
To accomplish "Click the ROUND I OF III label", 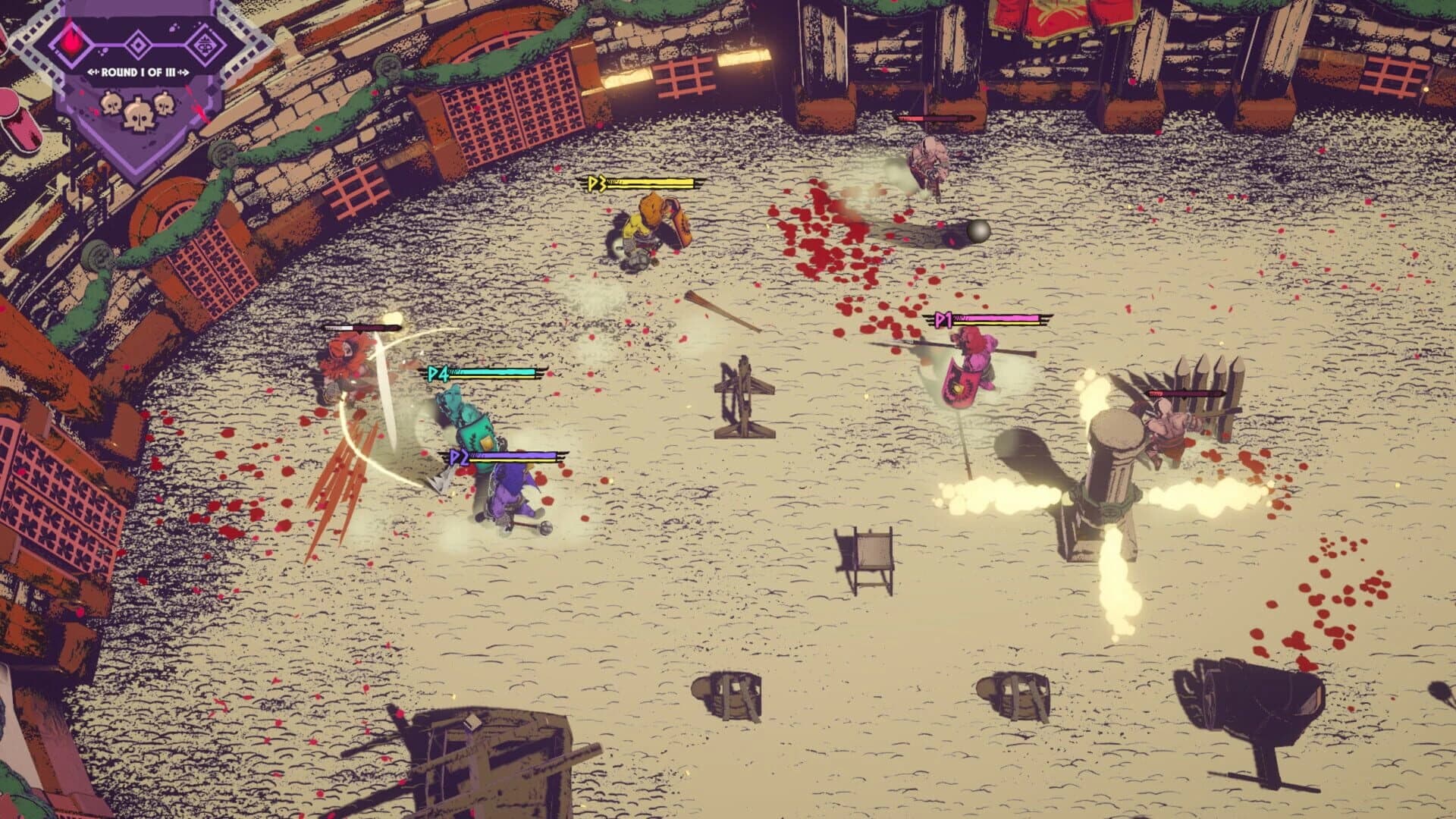I will pyautogui.click(x=139, y=72).
